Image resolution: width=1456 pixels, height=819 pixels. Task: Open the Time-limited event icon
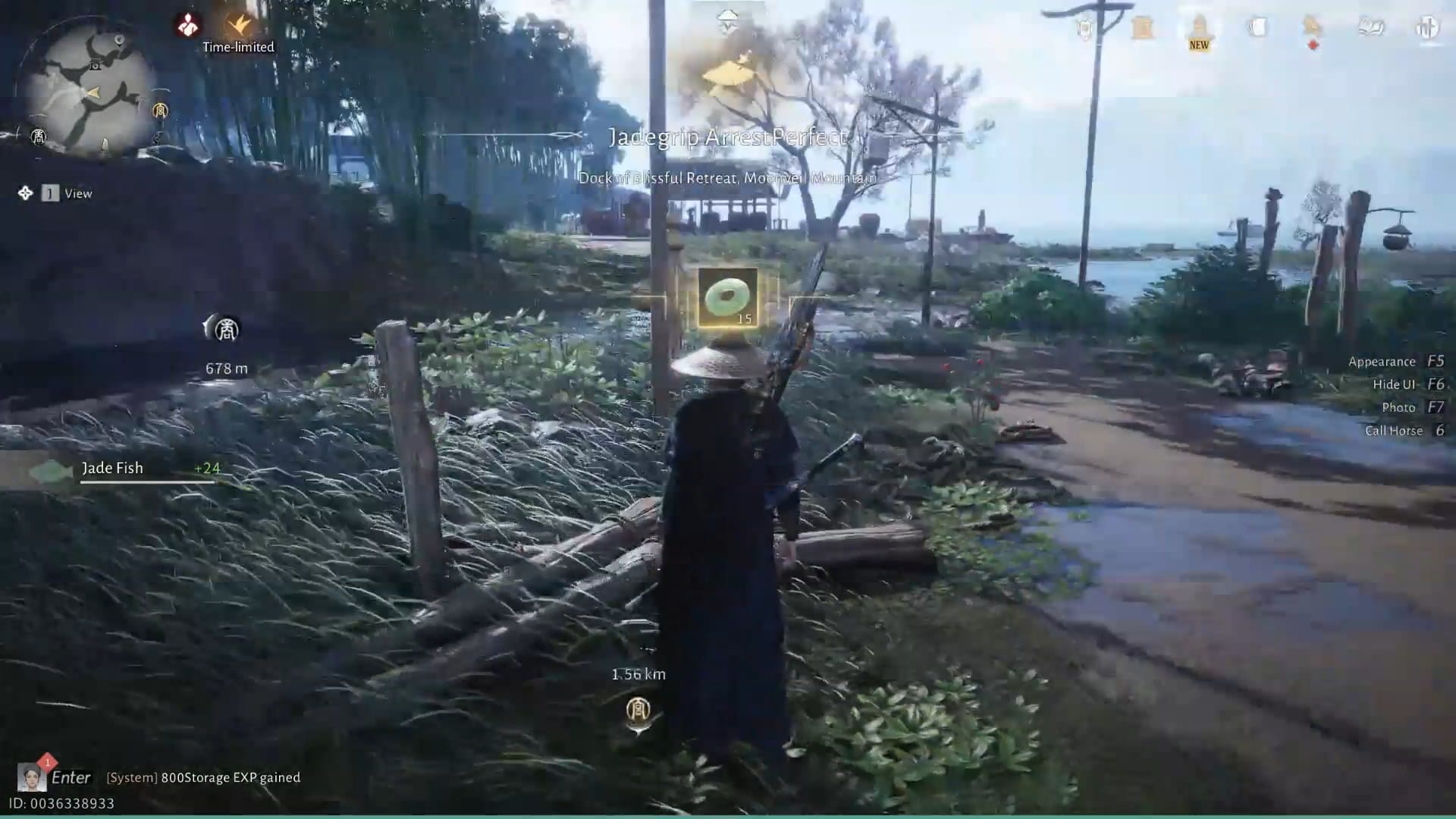pos(238,23)
